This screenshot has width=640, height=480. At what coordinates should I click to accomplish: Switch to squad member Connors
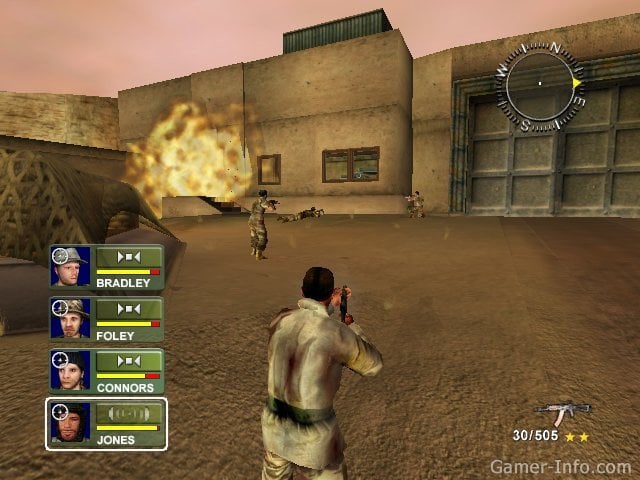[107, 370]
